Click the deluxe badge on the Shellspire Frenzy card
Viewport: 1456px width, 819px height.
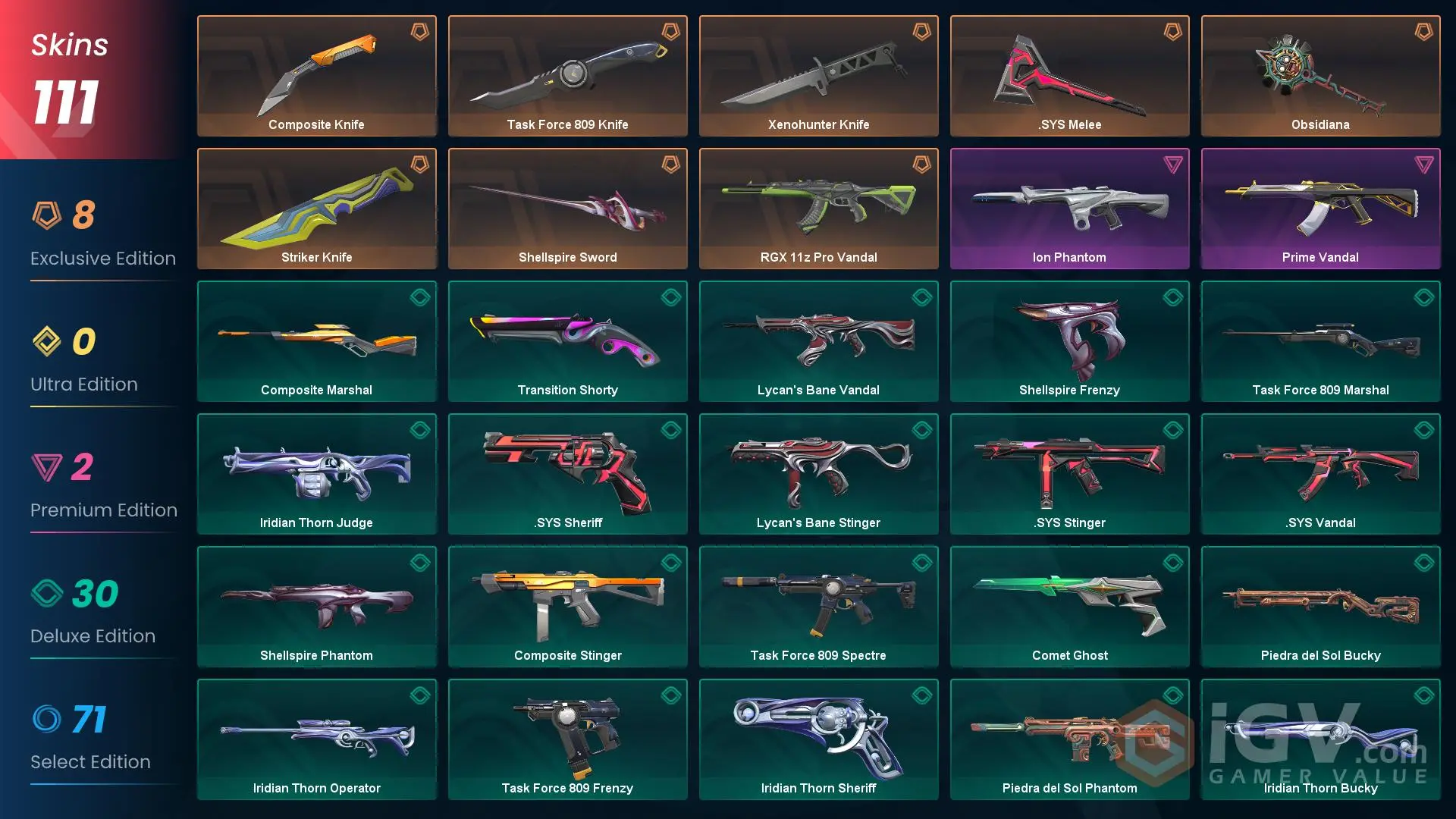(1172, 298)
